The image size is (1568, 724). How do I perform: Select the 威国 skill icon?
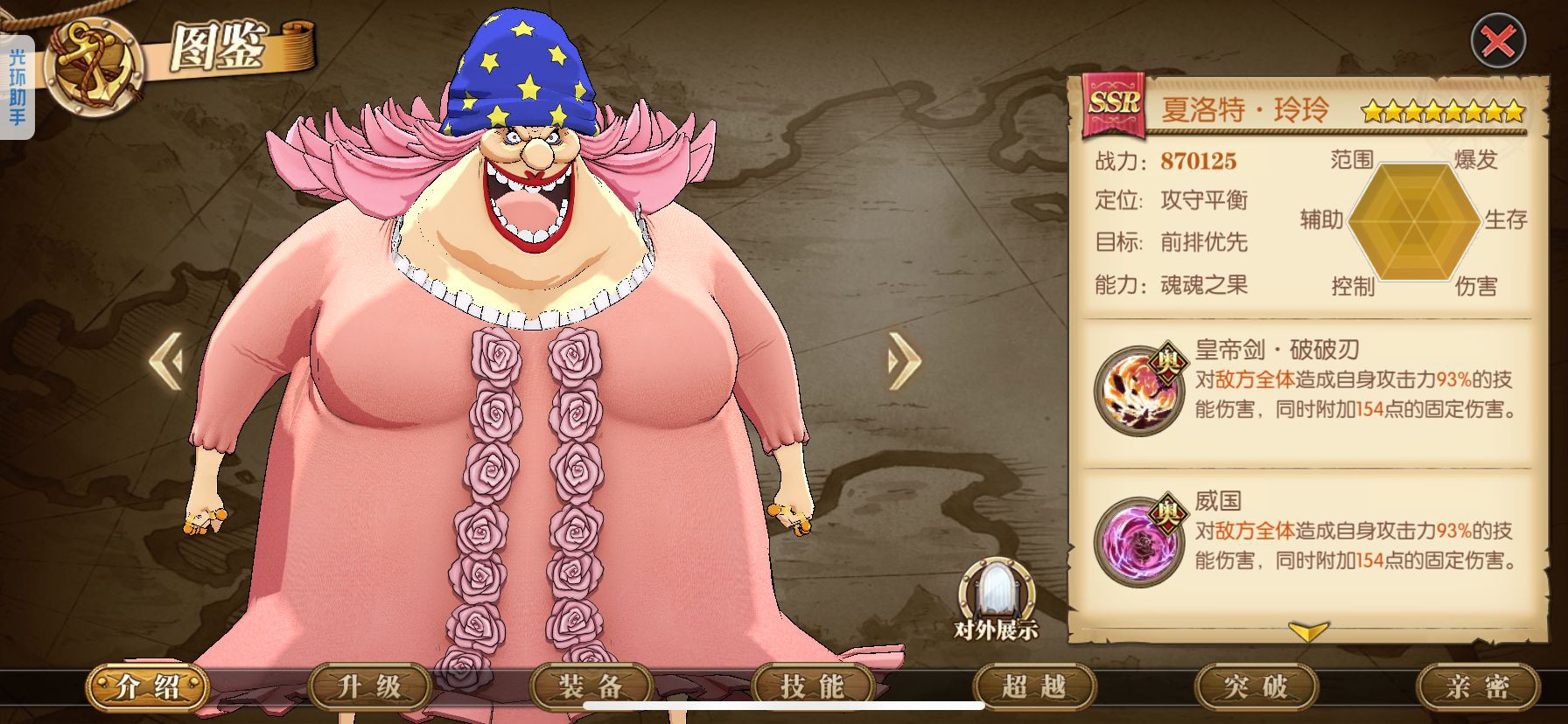1138,540
